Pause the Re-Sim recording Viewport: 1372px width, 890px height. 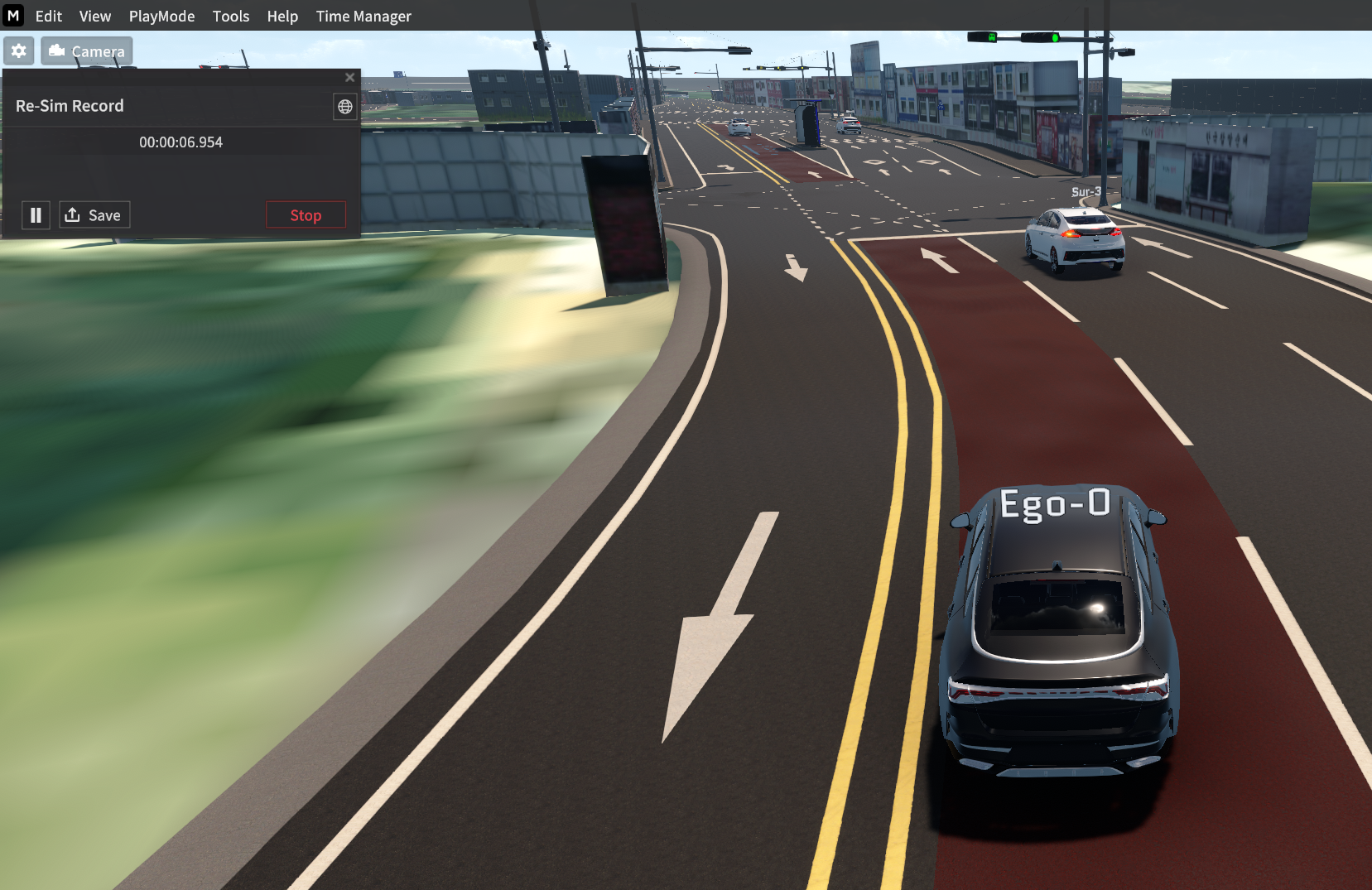pyautogui.click(x=36, y=215)
